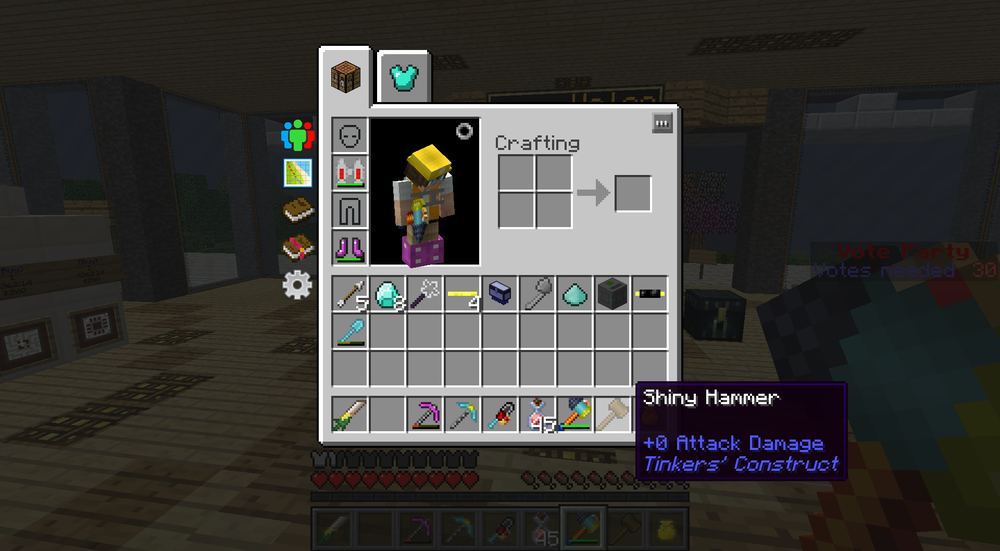Select the dark block with green top
This screenshot has width=1000, height=551.
(x=612, y=294)
